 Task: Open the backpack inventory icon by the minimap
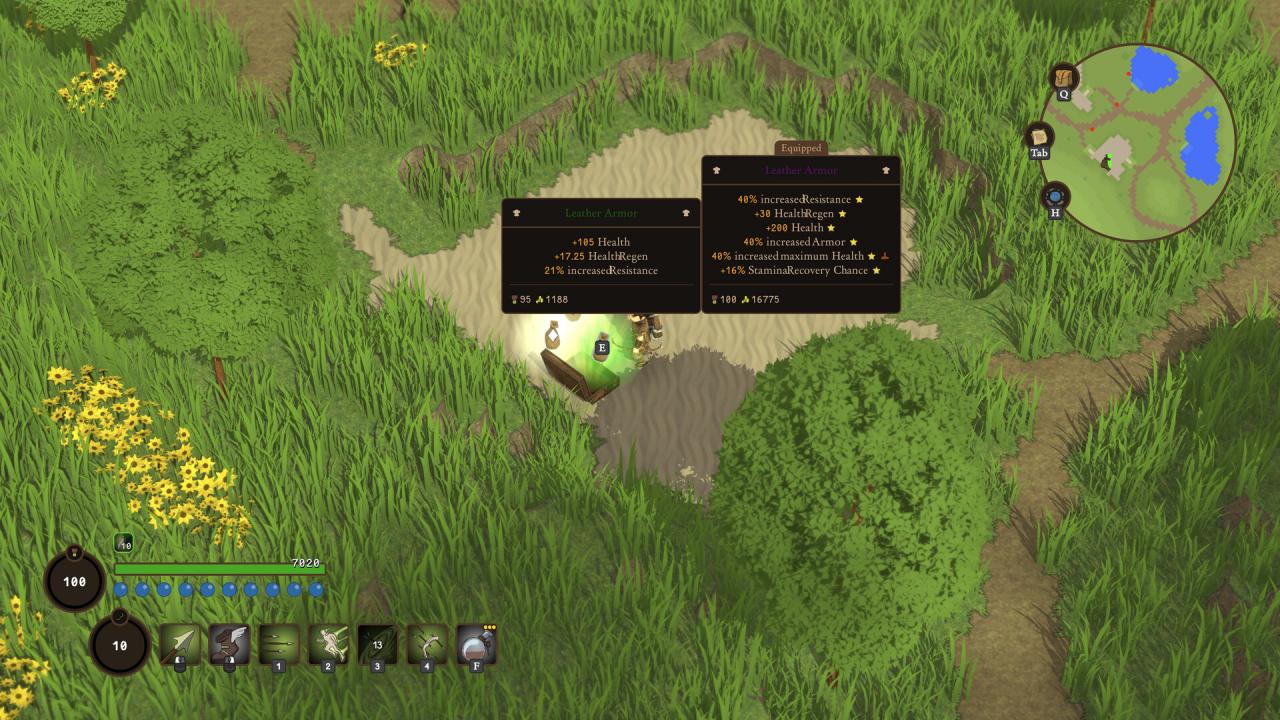tap(1063, 78)
